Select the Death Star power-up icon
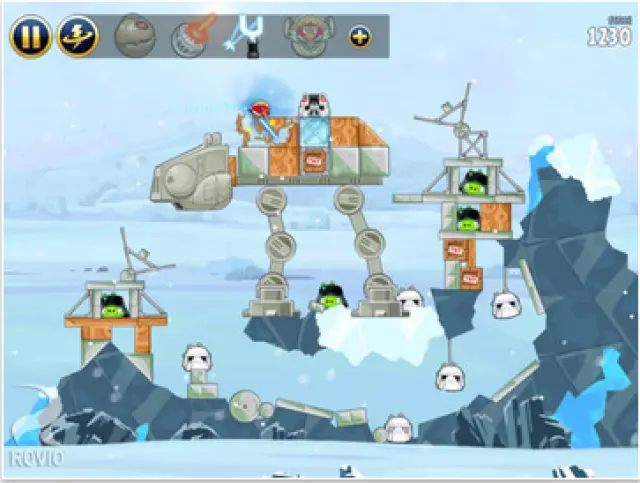The width and height of the screenshot is (640, 483). click(x=134, y=35)
